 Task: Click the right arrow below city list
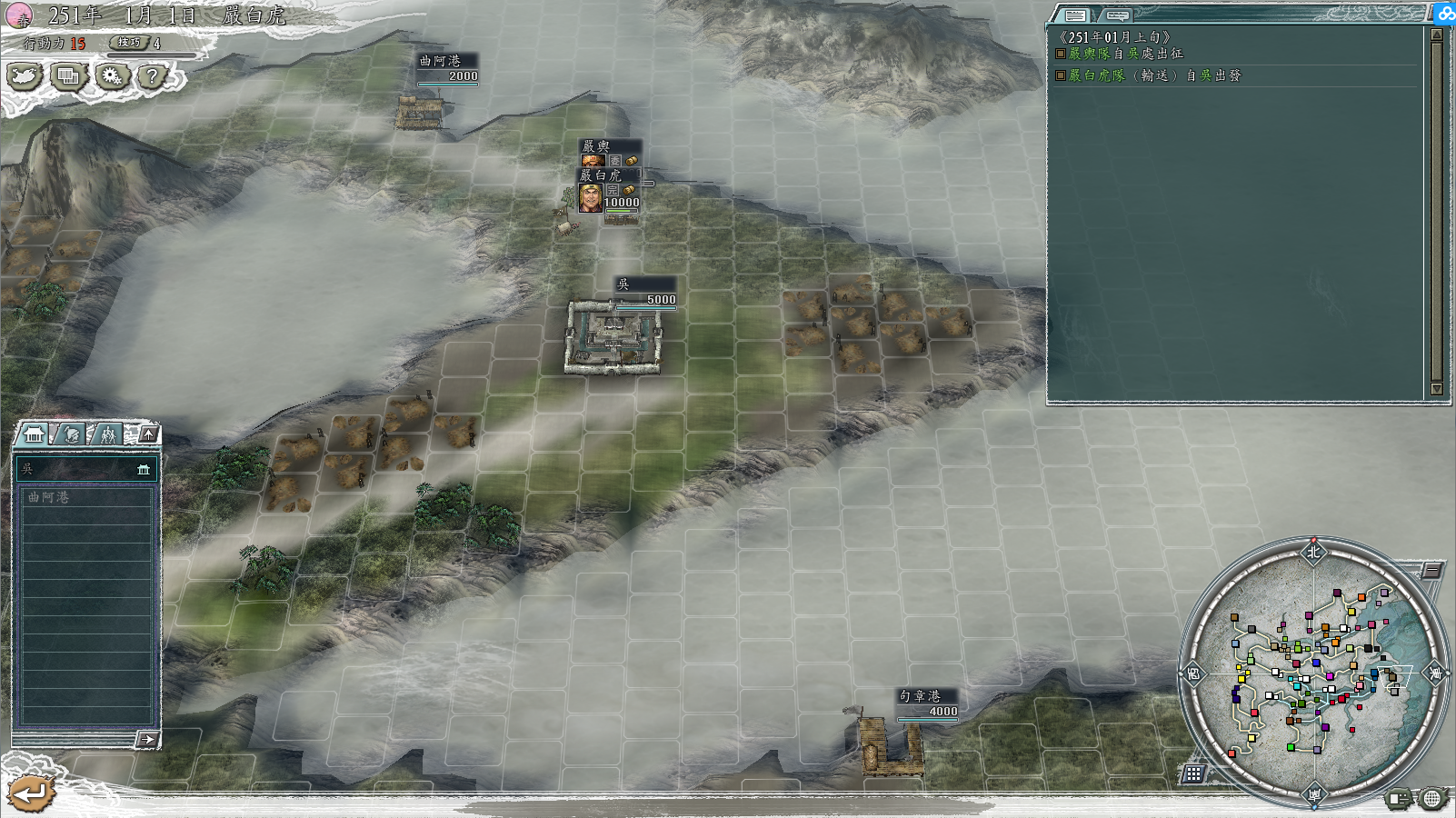(147, 740)
